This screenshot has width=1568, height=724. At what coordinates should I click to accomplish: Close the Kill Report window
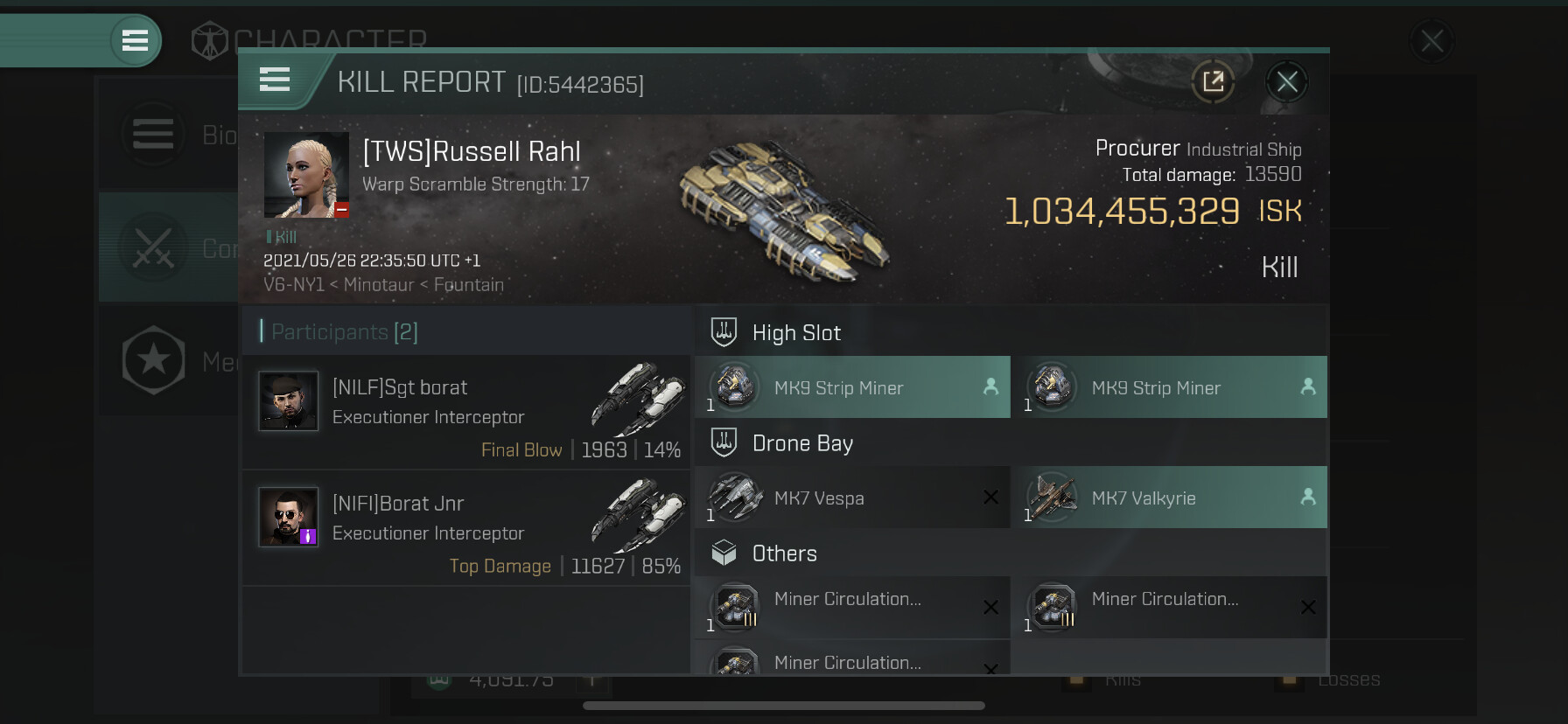coord(1286,82)
